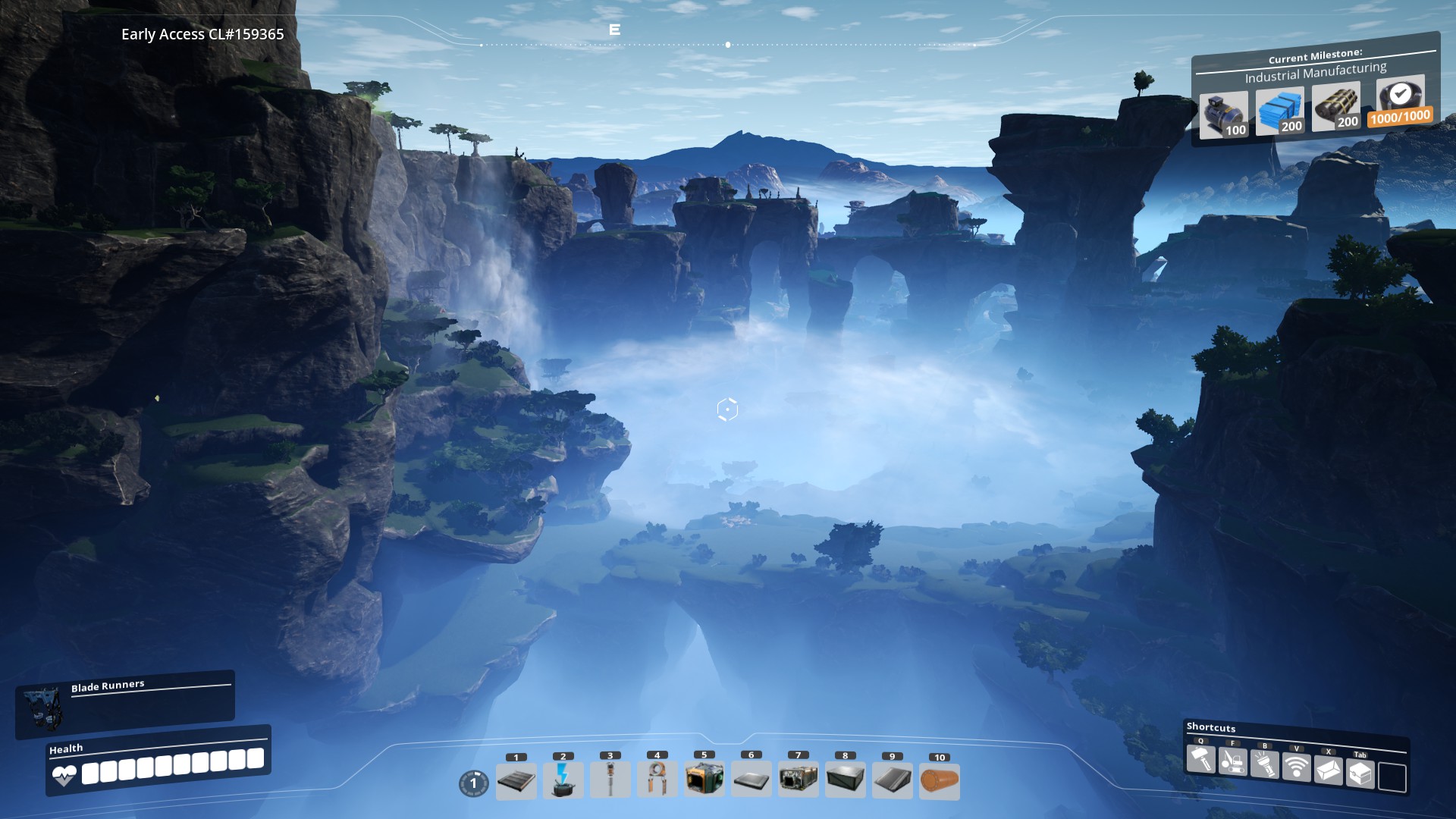Select the lightning bolt power building slot
The height and width of the screenshot is (819, 1456).
563,780
